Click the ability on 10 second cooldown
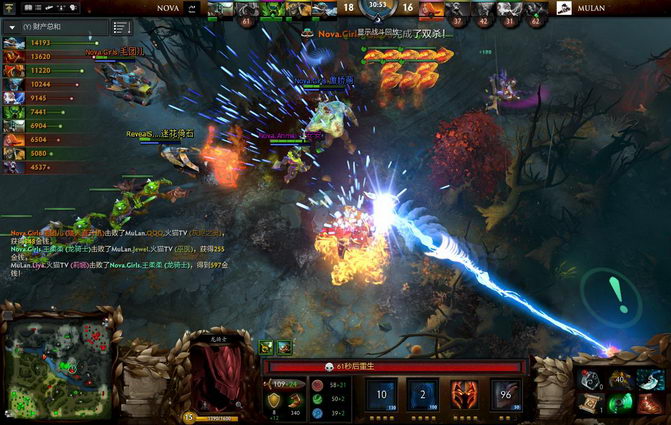 [x=381, y=394]
